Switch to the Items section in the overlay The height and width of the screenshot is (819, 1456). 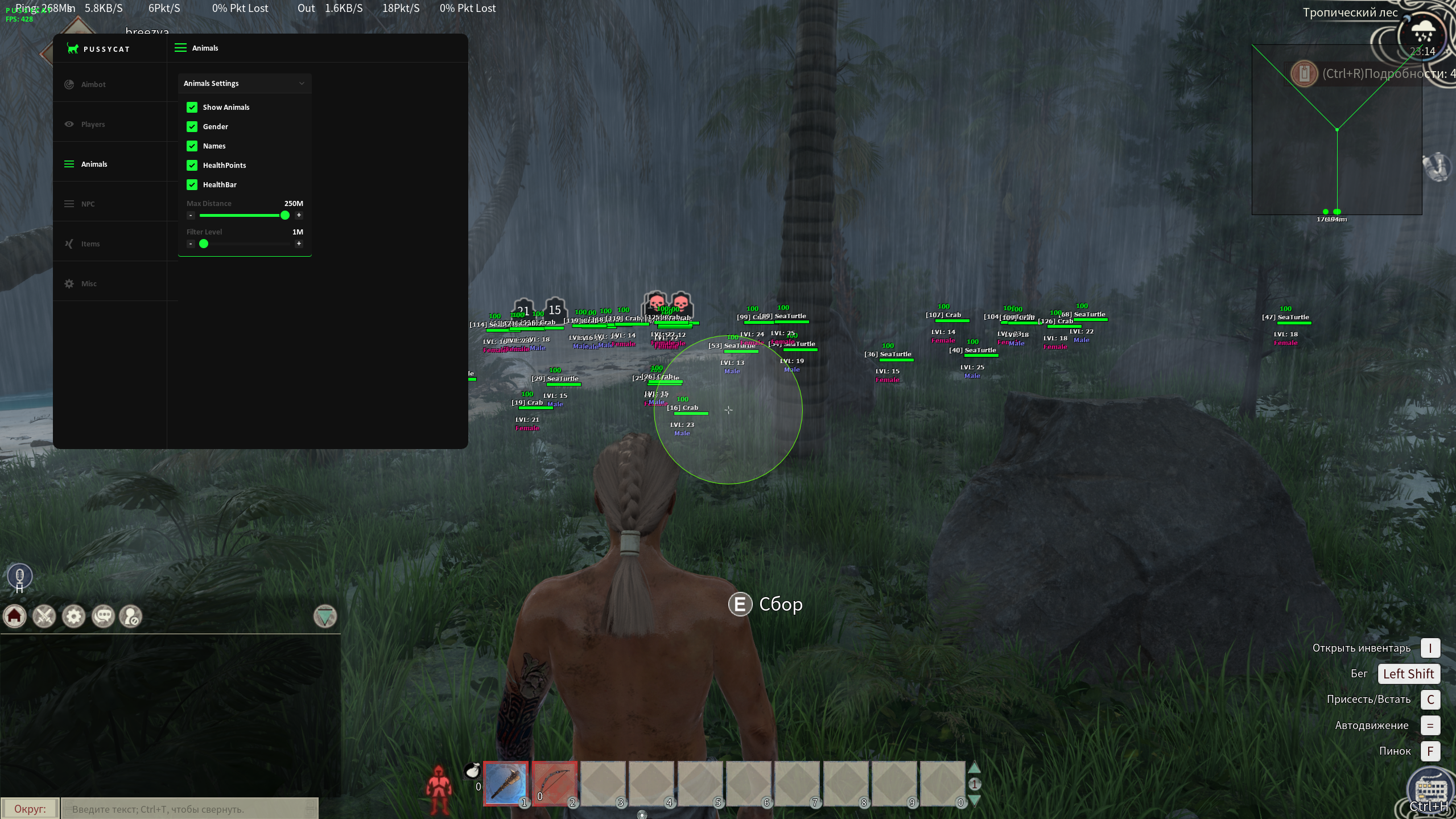coord(90,244)
